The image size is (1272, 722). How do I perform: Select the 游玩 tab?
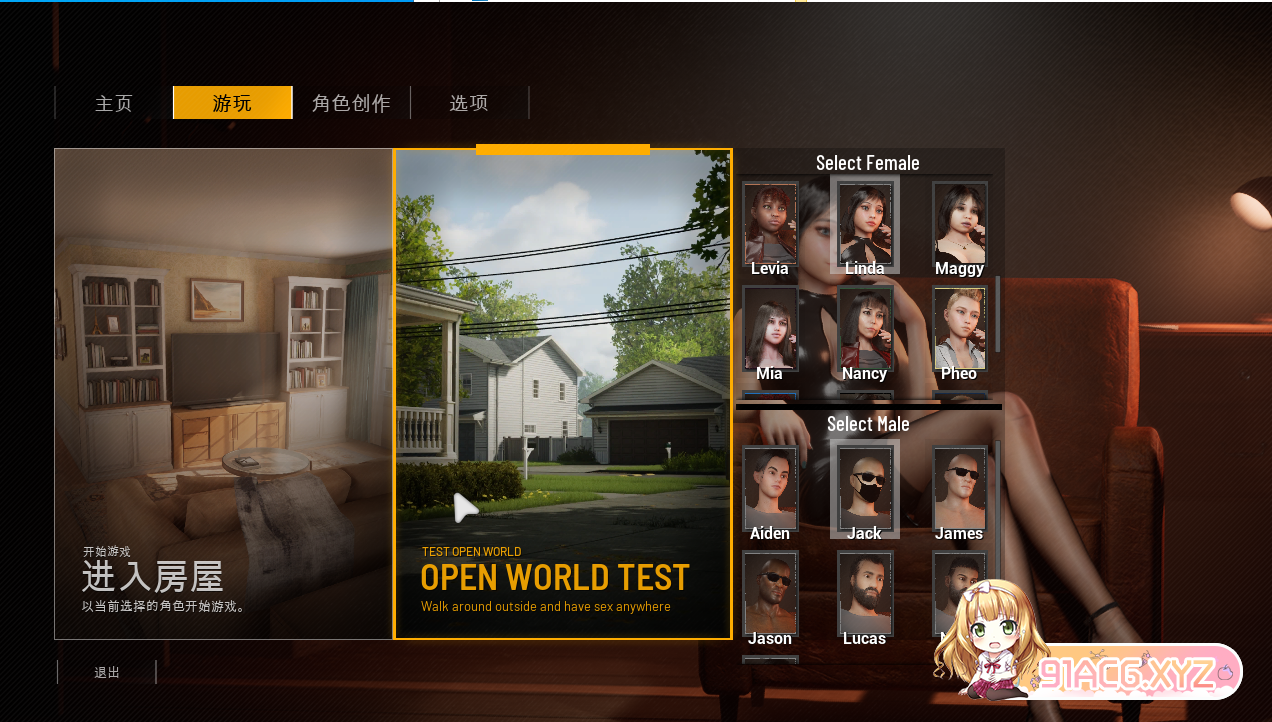232,103
